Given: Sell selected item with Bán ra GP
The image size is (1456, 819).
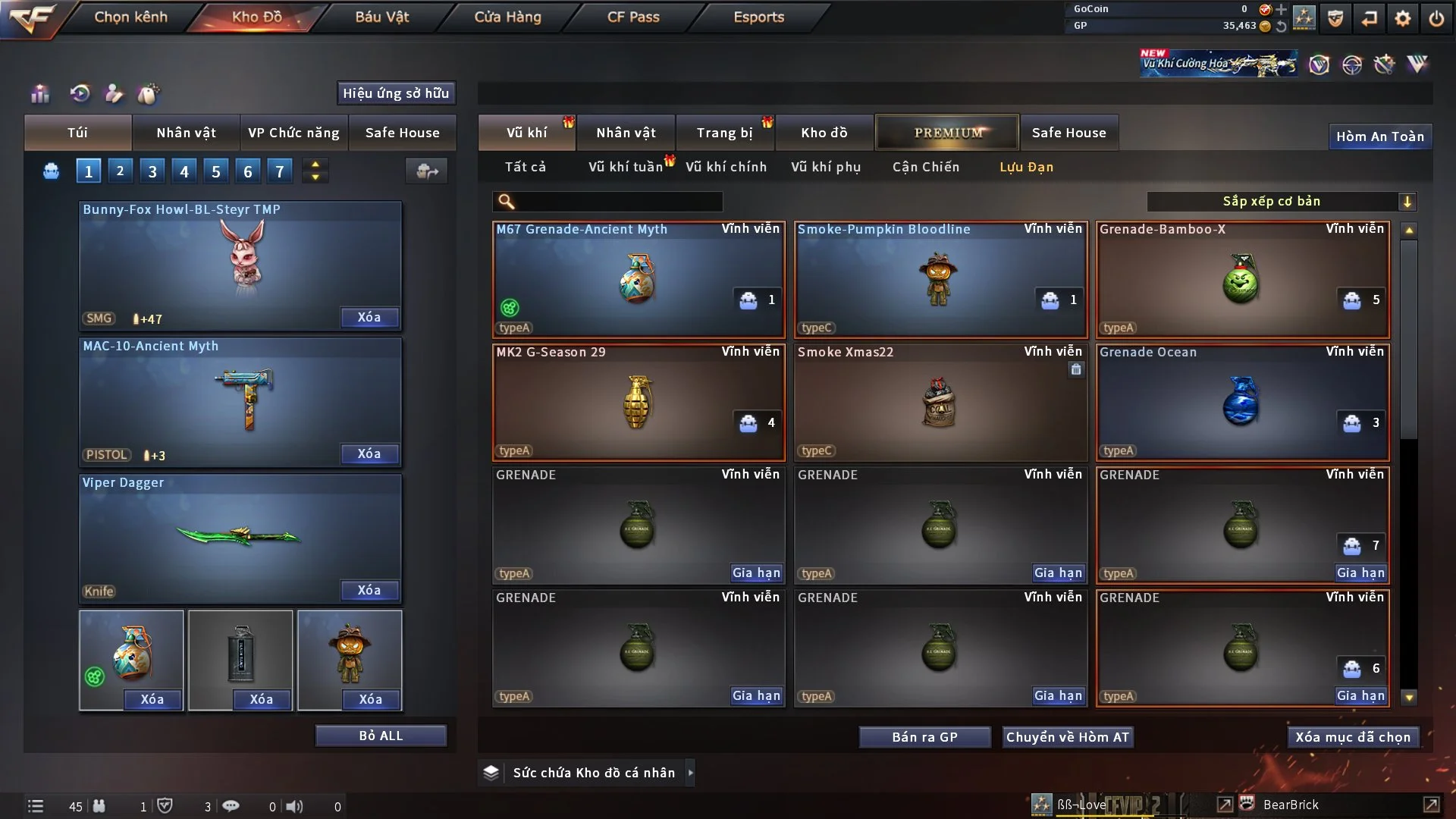Looking at the screenshot, I should (x=924, y=737).
